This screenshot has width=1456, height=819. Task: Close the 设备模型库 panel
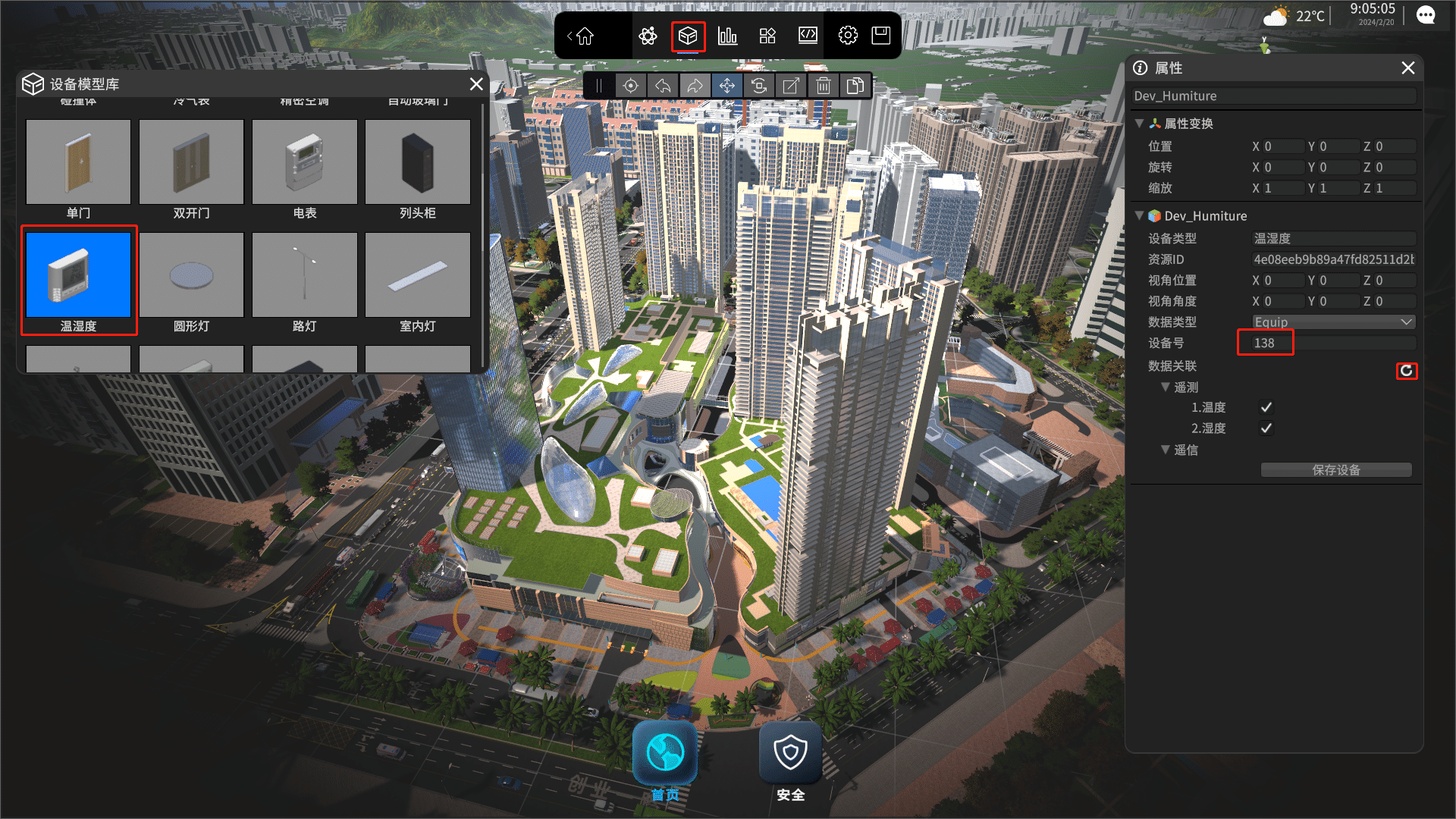[476, 84]
